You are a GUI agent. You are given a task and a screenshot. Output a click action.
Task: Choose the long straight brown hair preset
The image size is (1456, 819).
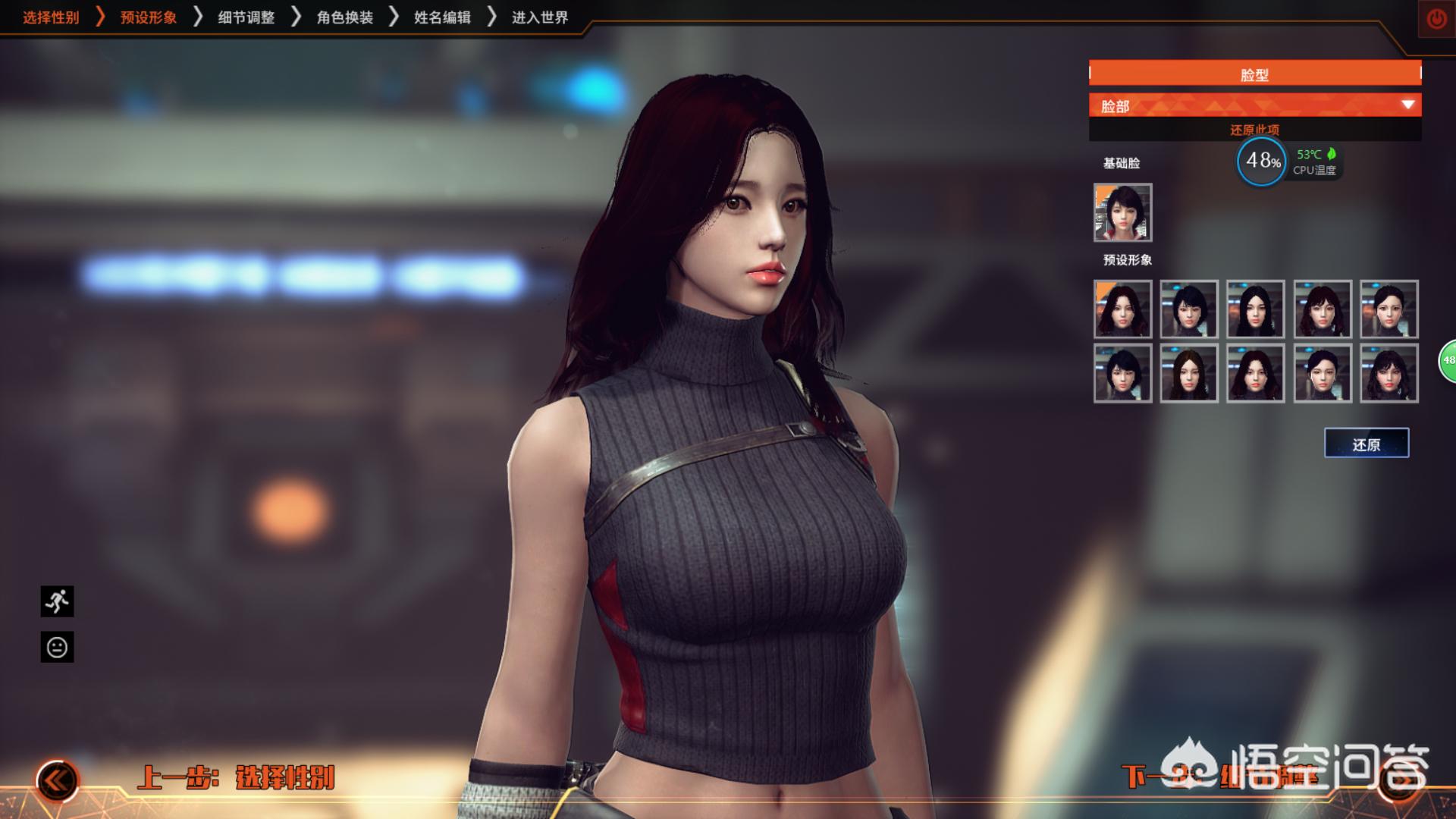point(1188,373)
